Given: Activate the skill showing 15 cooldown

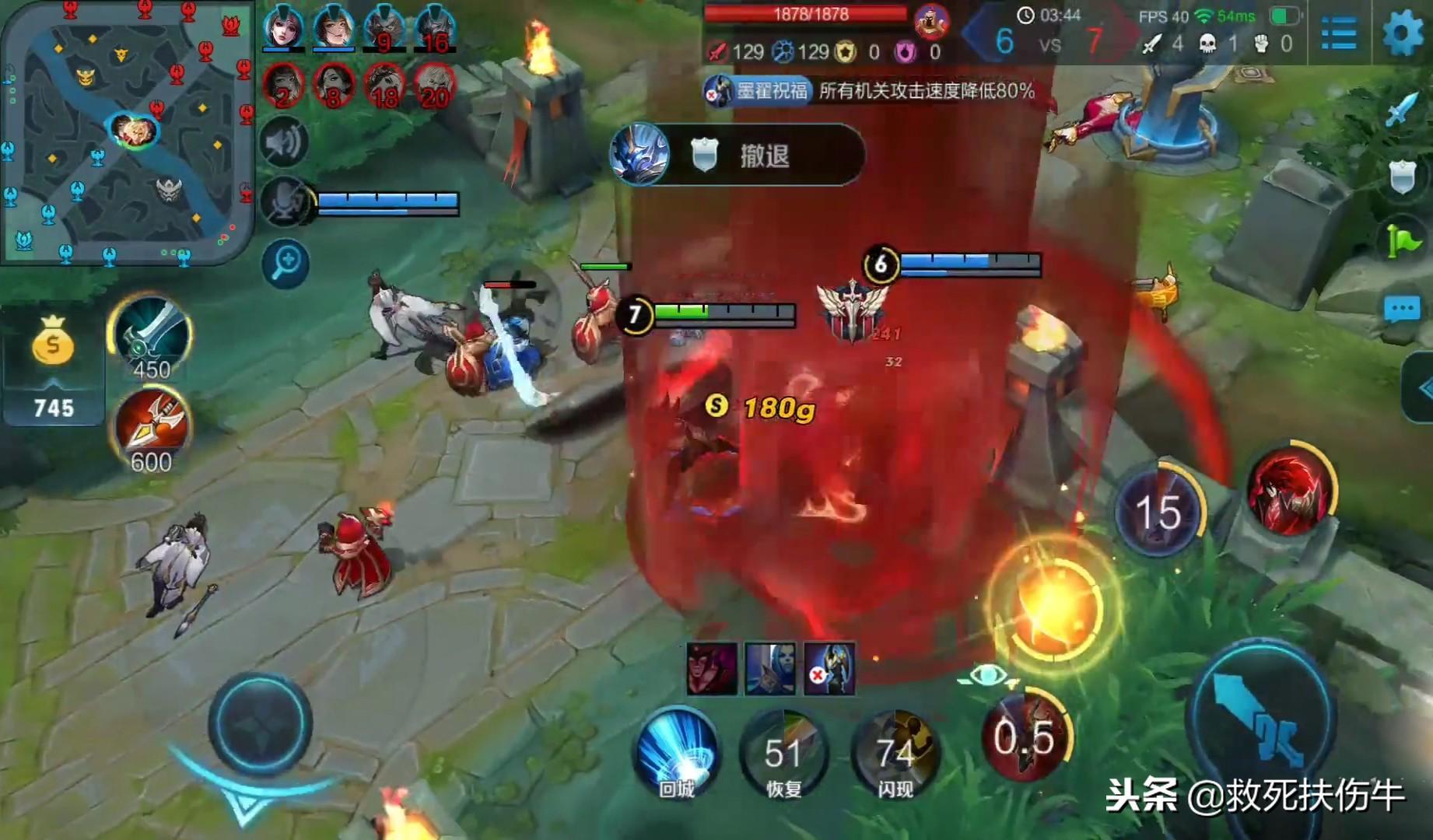Looking at the screenshot, I should 1158,510.
